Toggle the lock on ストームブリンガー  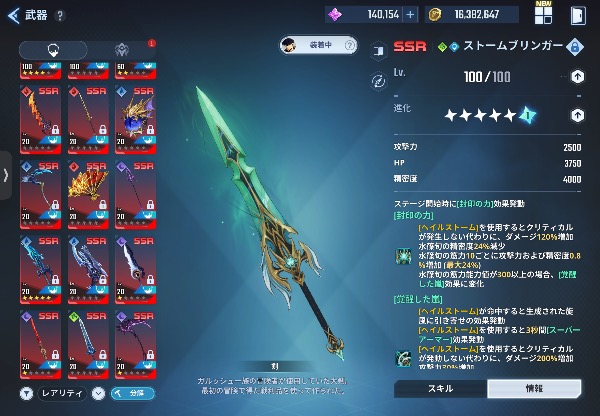click(574, 46)
